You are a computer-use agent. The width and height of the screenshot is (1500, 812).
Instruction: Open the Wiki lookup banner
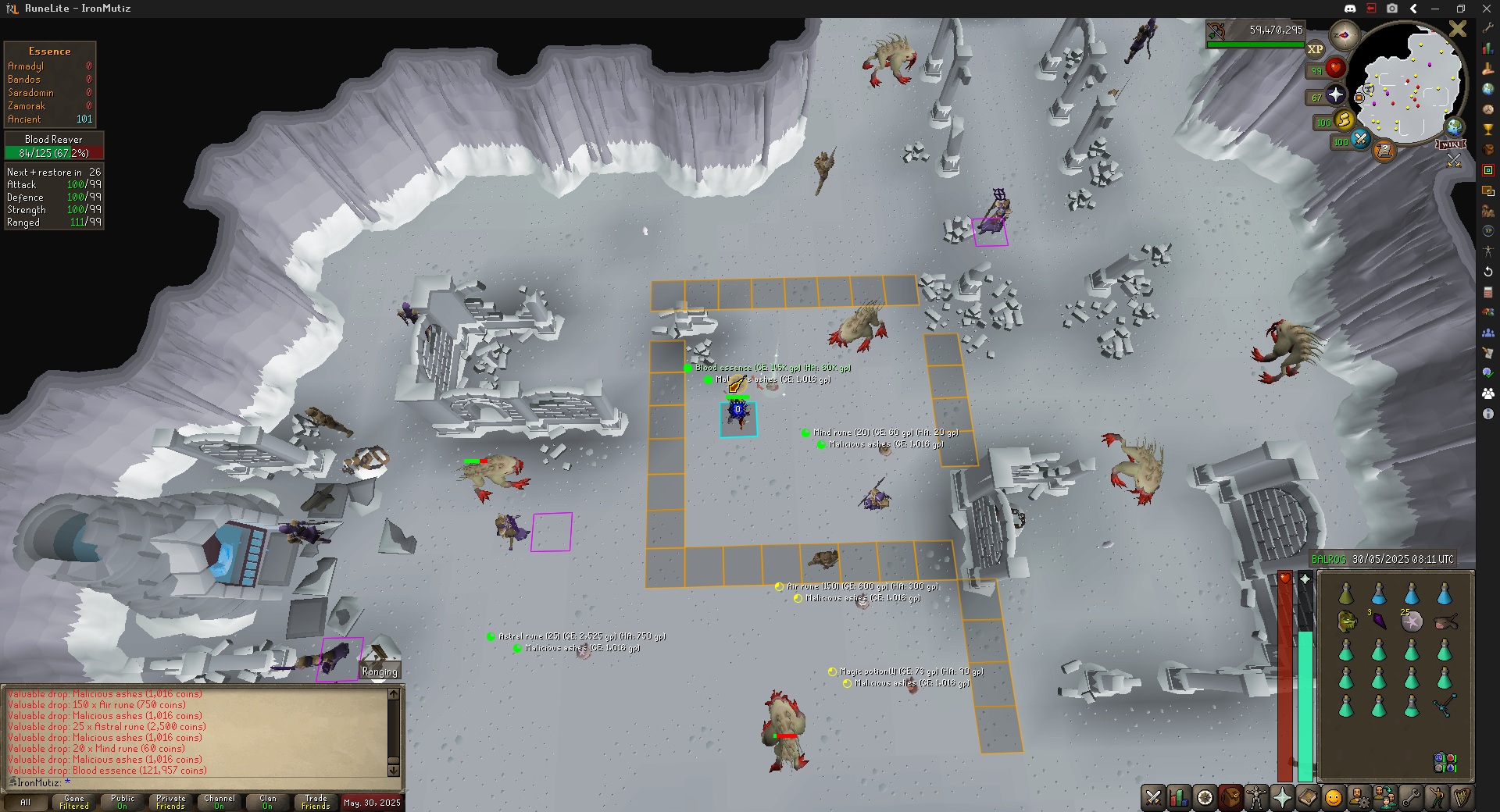point(1450,144)
